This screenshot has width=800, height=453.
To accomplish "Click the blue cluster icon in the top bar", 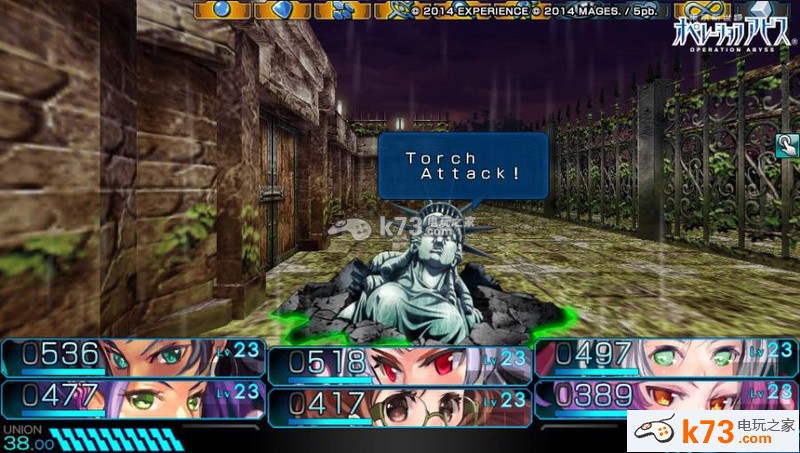I will coord(342,10).
